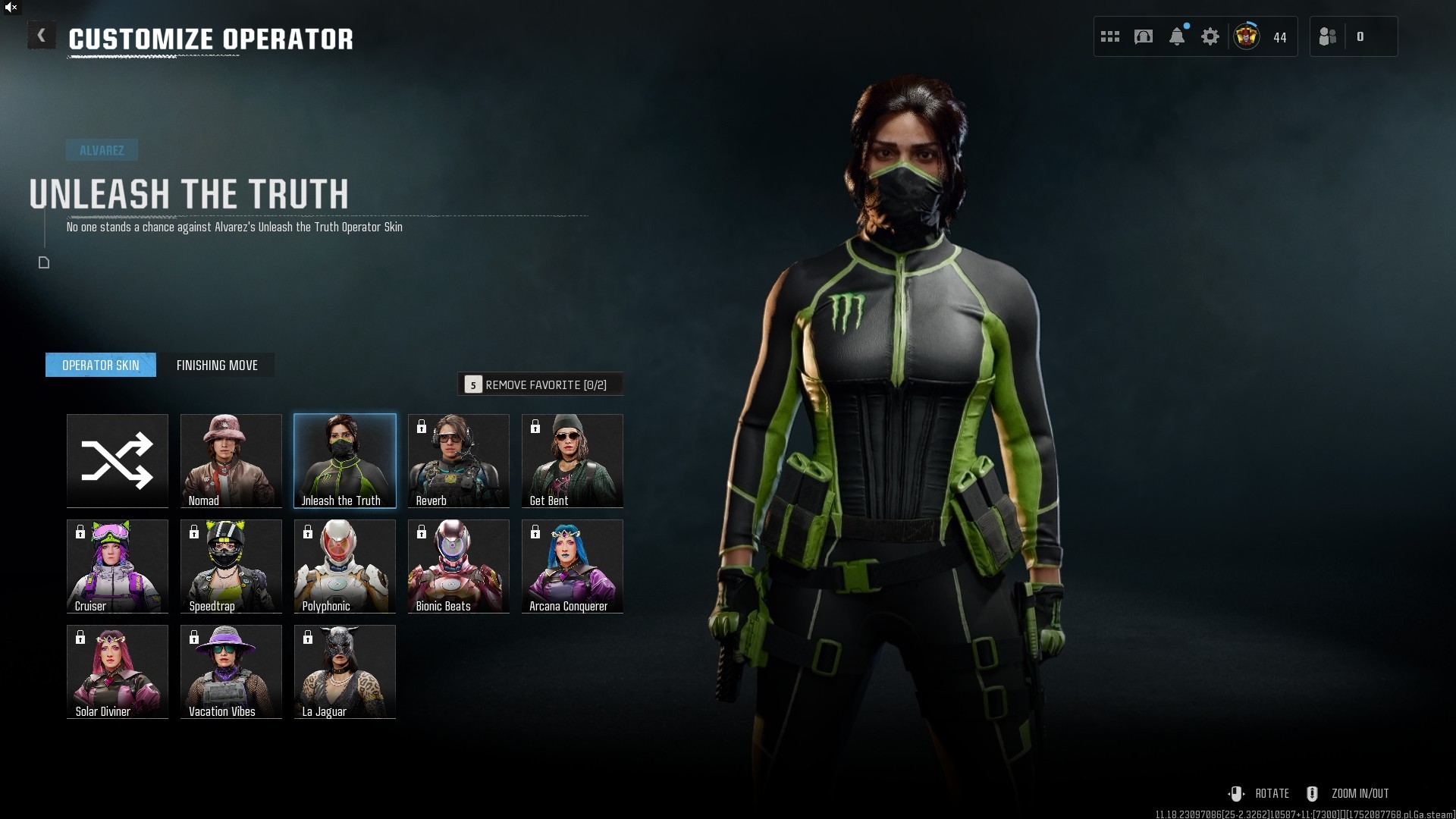Select the Operator Skin tab
Viewport: 1456px width, 819px height.
101,366
